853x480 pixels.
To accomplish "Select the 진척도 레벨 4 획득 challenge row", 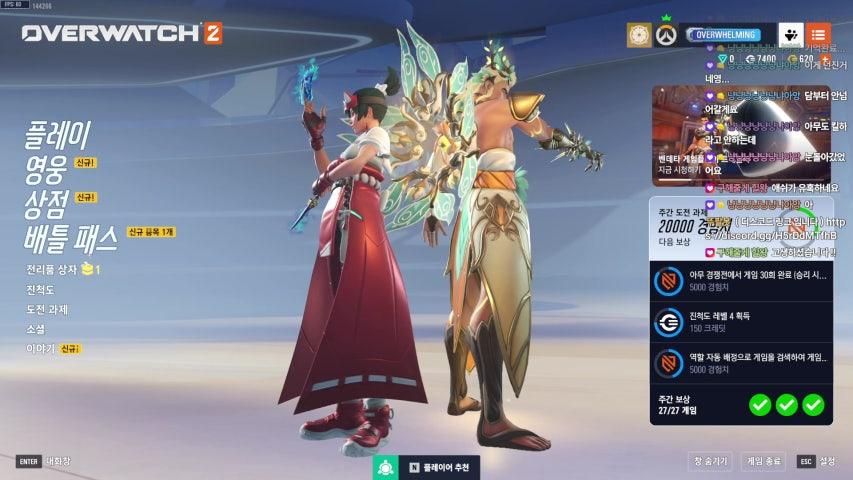I will (741, 322).
